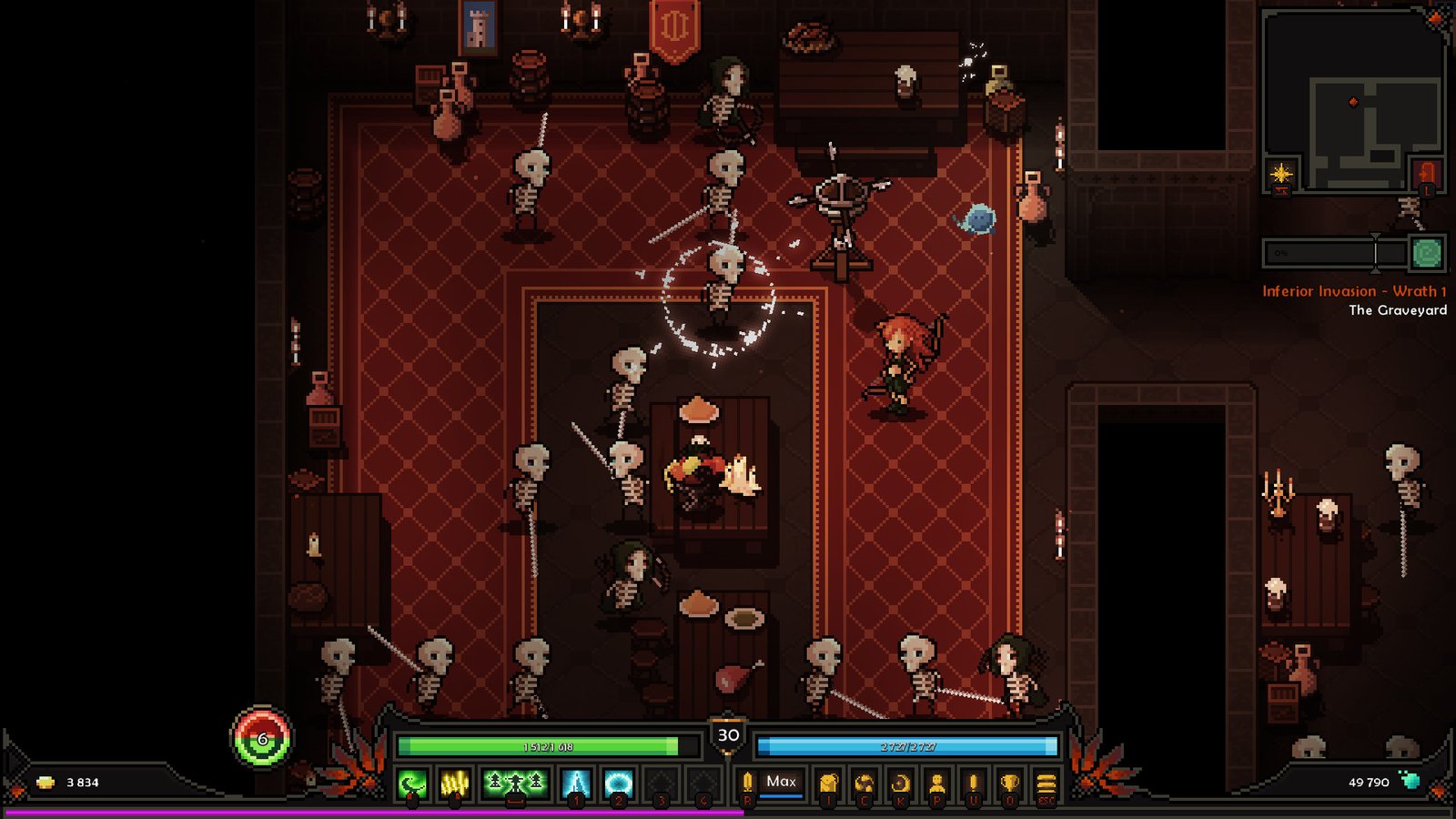This screenshot has height=819, width=1456.
Task: Click the red player marker on the minimap
Action: click(1353, 102)
